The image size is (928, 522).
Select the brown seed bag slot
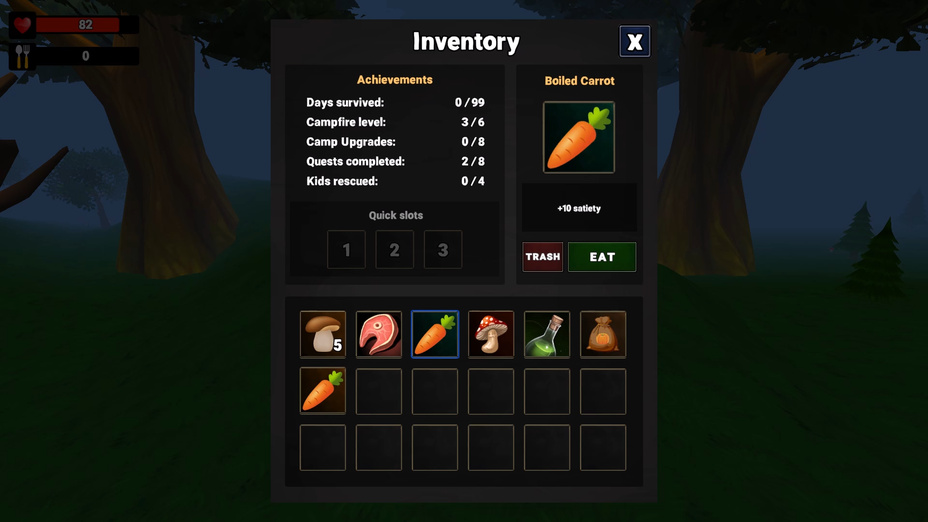[x=603, y=334]
